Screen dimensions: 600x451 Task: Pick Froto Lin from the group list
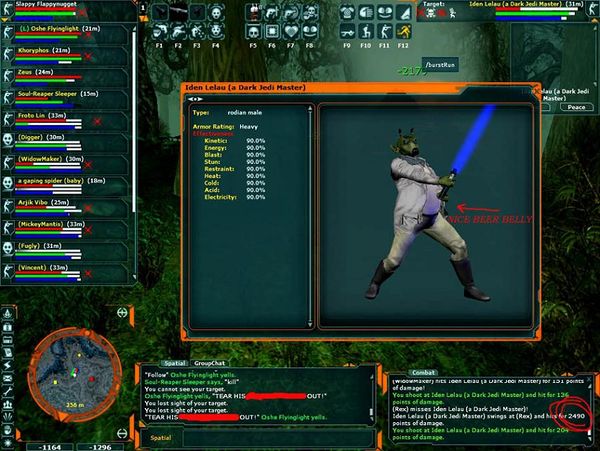(48, 116)
